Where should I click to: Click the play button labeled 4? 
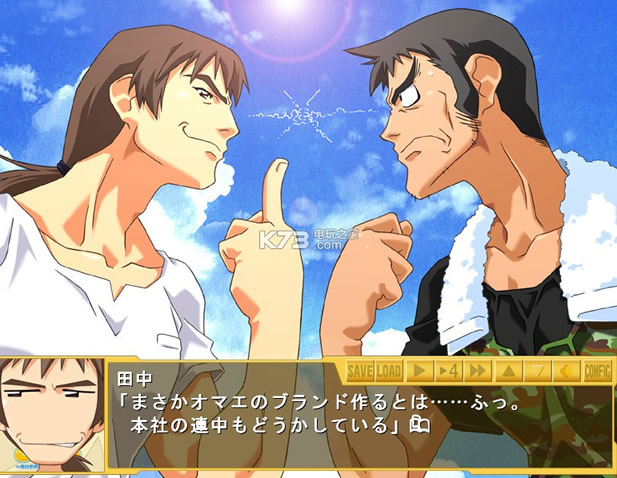(x=449, y=371)
